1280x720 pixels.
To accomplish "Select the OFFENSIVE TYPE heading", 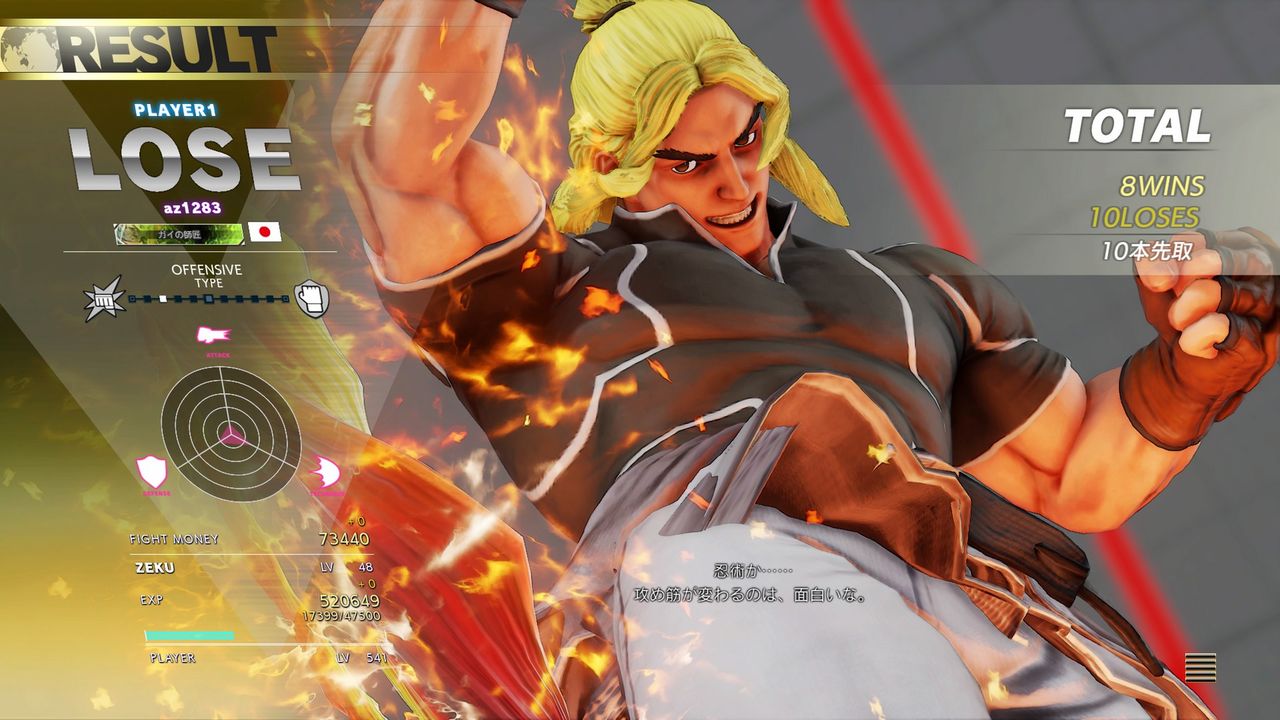I will 210,275.
